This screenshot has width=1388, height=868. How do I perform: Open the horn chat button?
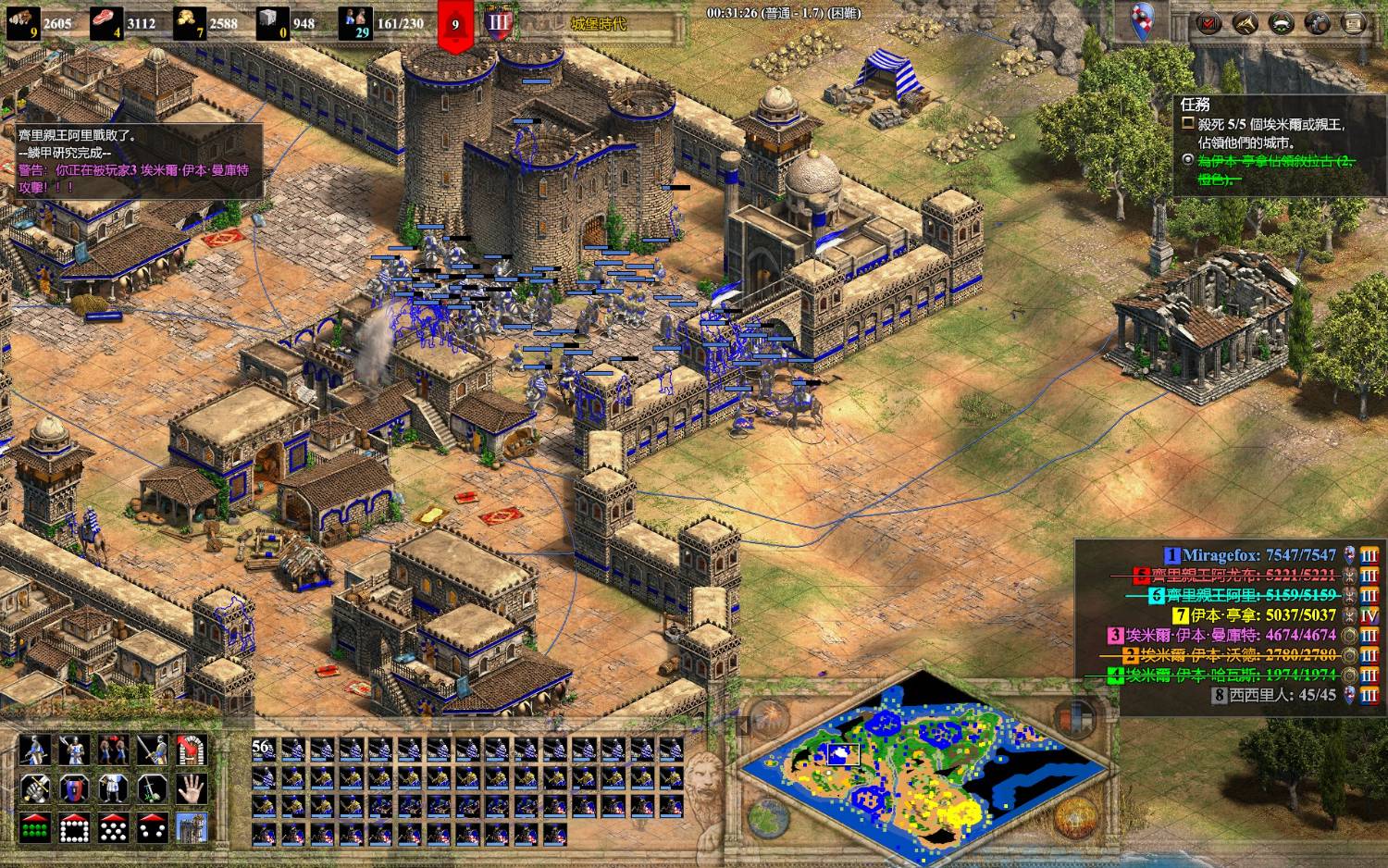pos(1245,23)
